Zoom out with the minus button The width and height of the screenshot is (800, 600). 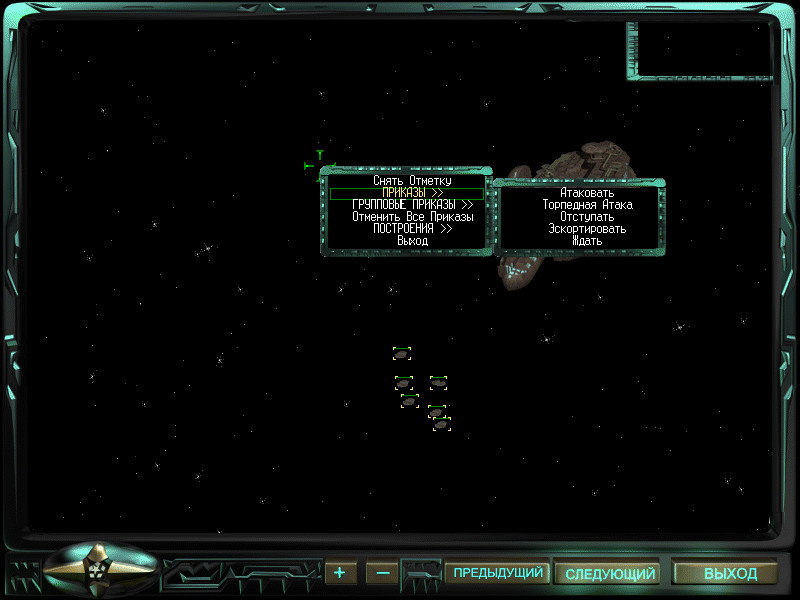pos(382,573)
